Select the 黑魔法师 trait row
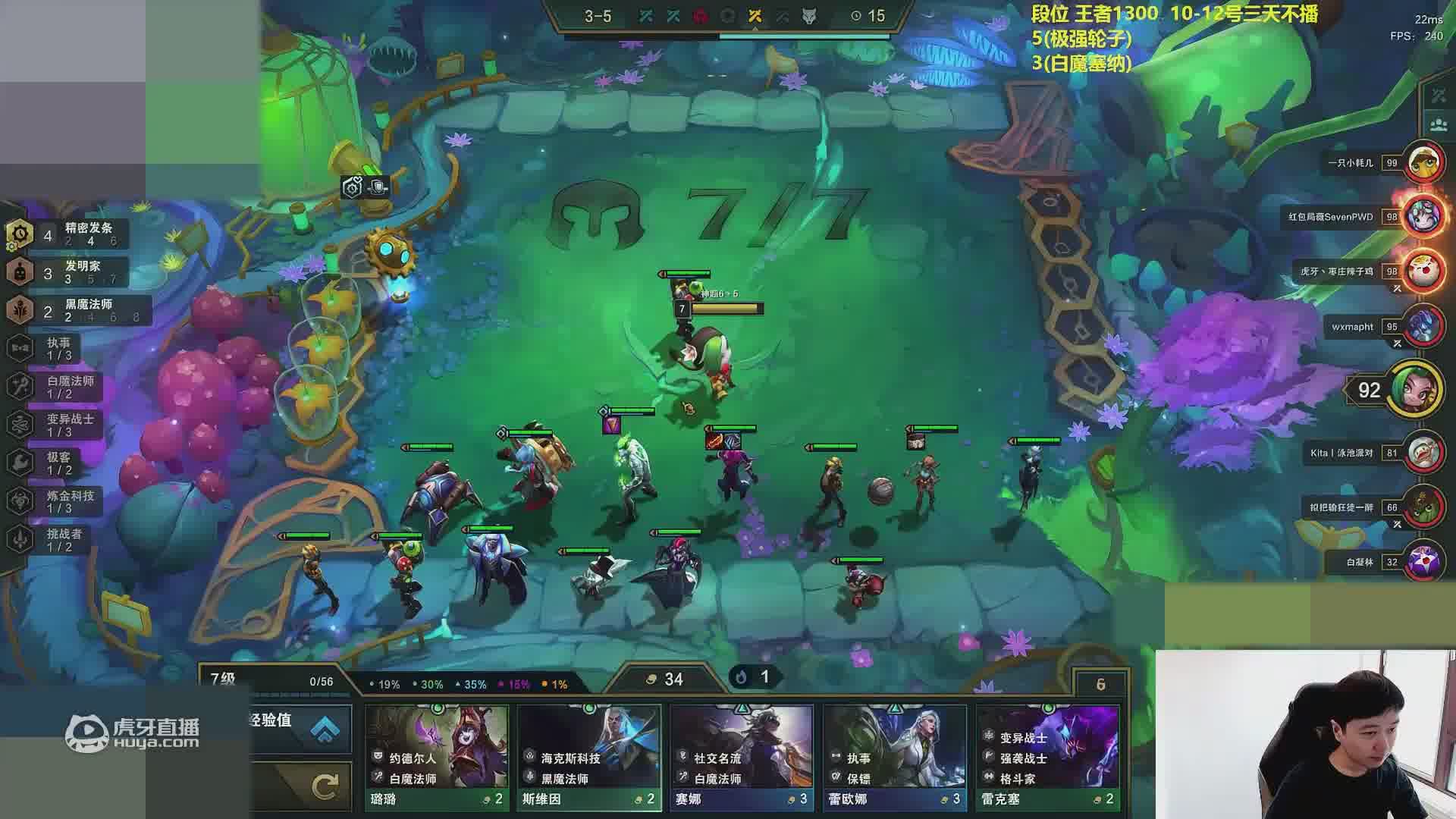 [x=76, y=310]
